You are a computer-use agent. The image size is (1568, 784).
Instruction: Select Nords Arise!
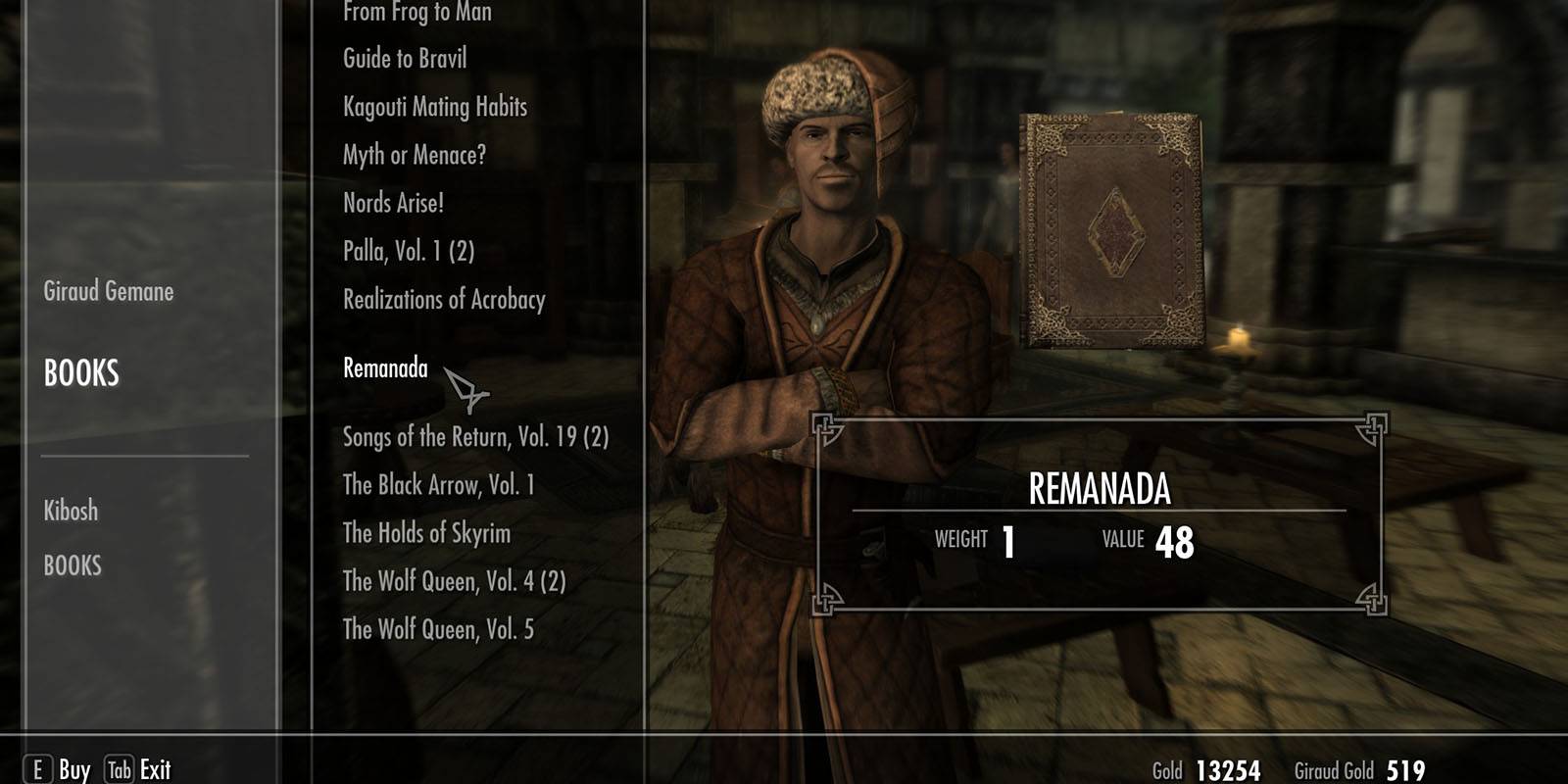393,203
